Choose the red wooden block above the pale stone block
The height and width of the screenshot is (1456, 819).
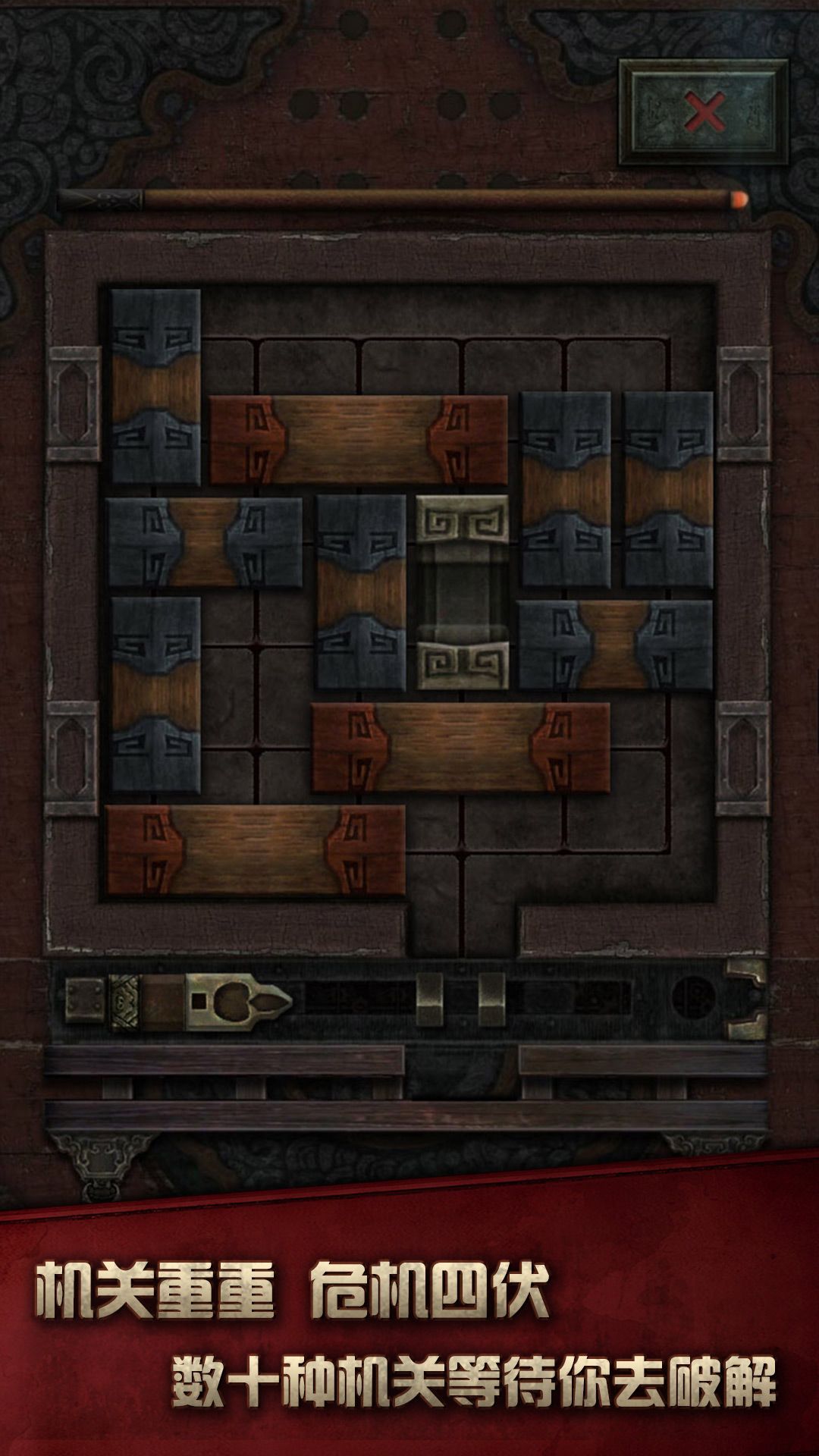359,440
